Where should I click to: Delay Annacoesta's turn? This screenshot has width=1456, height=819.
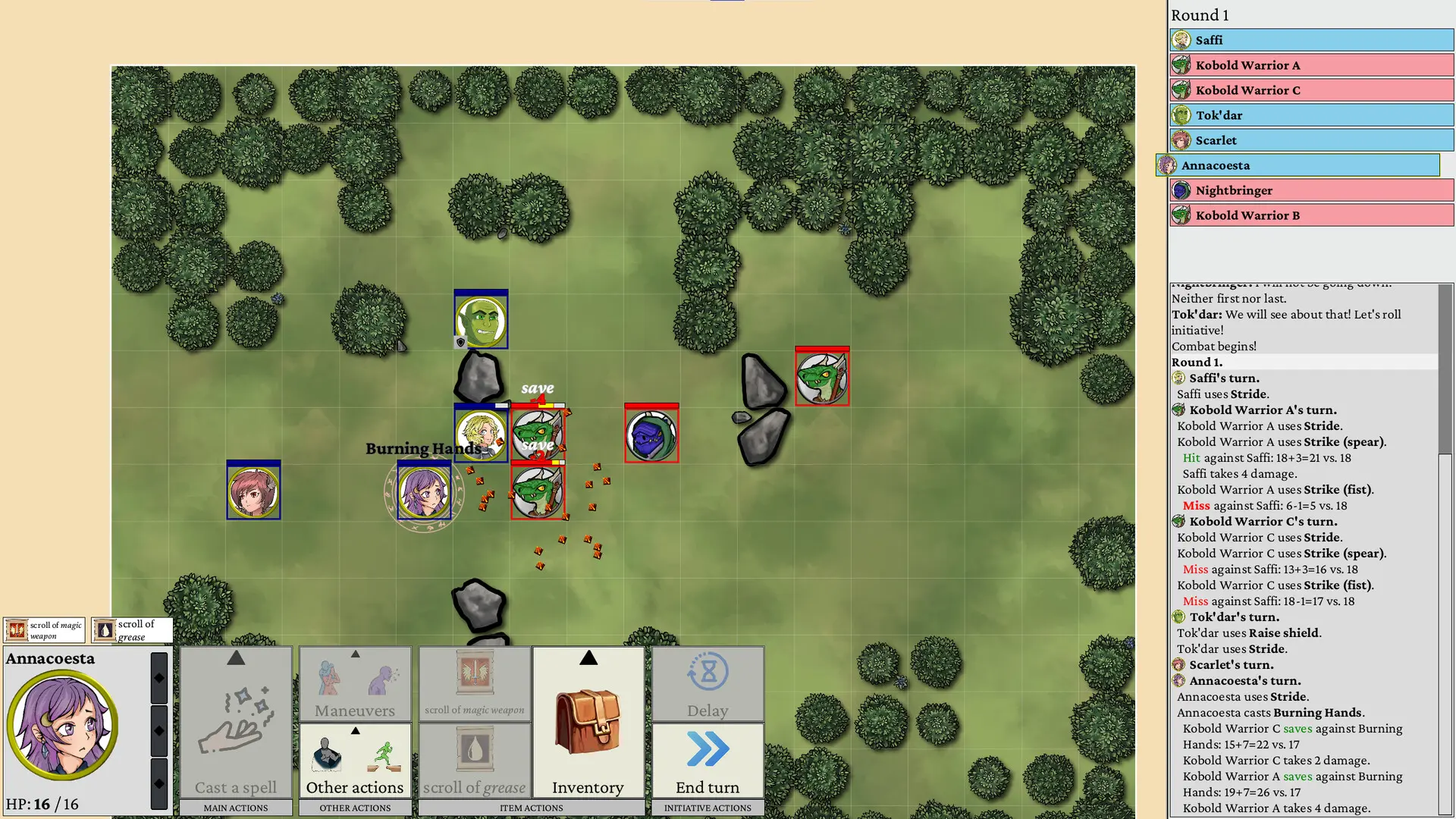(x=708, y=684)
